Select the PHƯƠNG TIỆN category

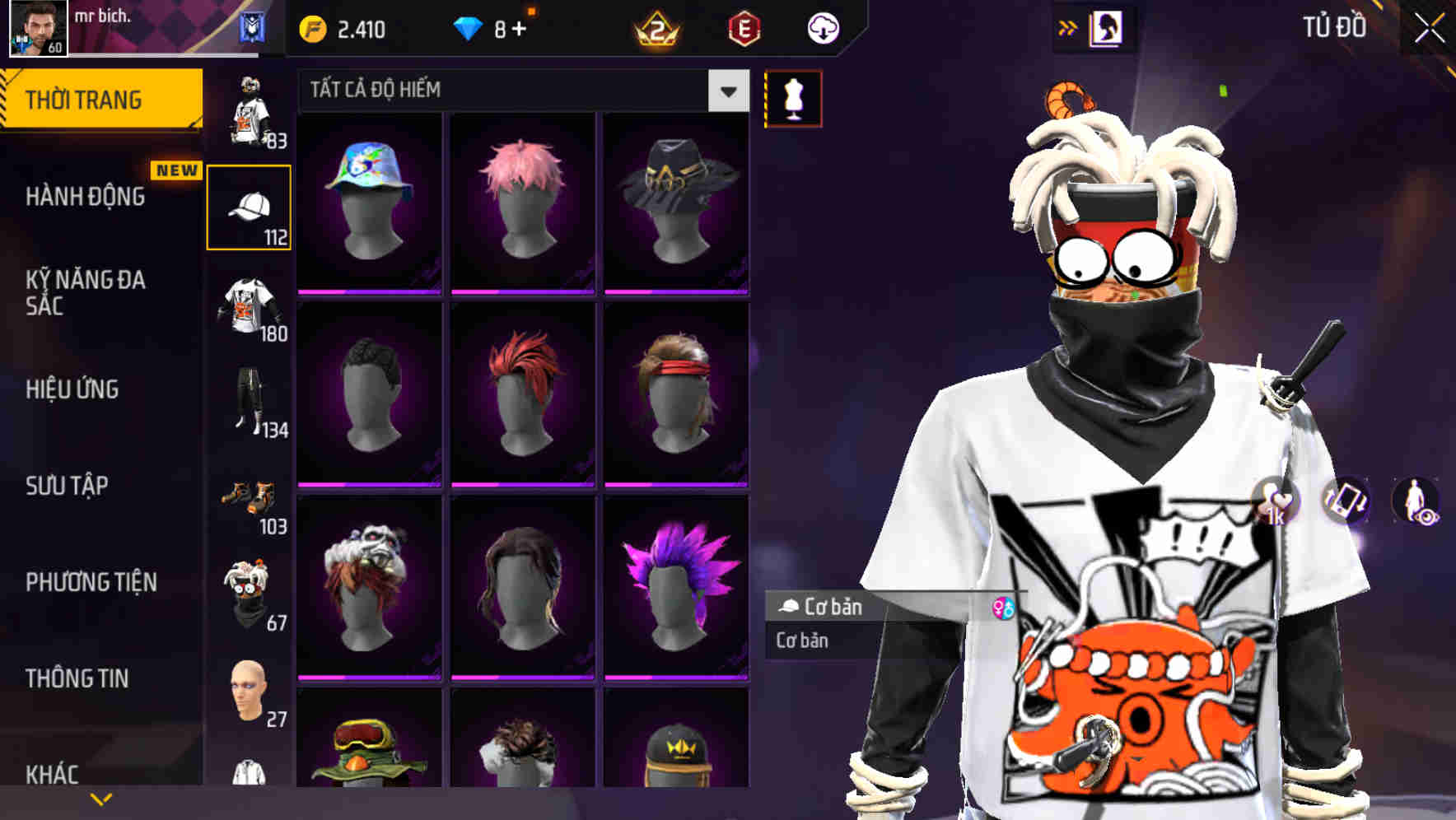(91, 581)
